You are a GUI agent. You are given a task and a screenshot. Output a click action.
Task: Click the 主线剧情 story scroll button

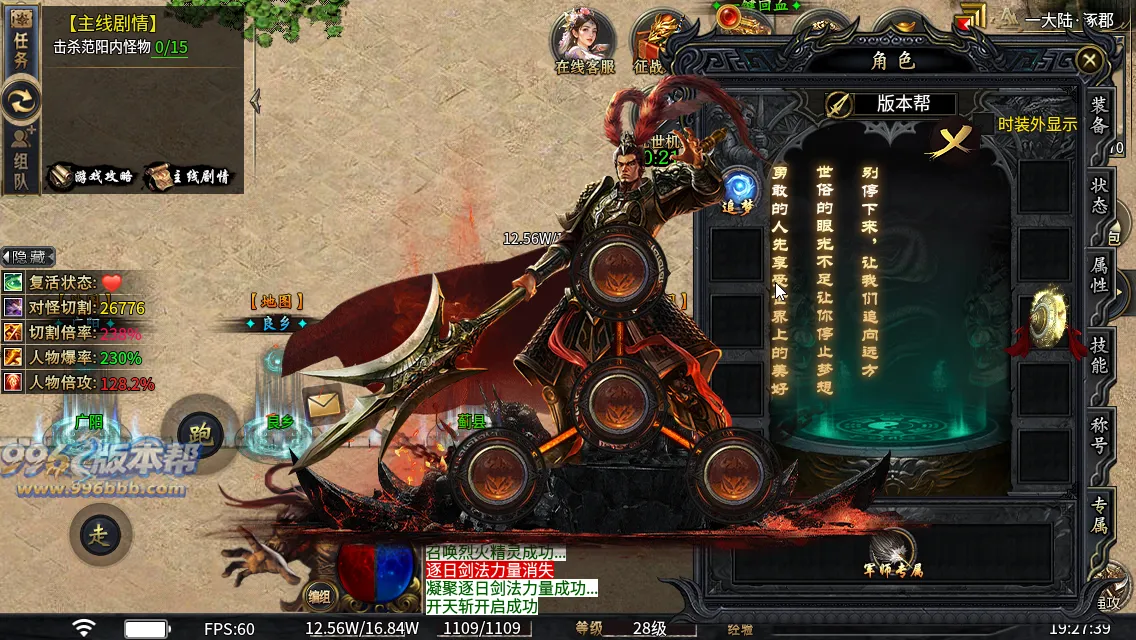coord(188,176)
